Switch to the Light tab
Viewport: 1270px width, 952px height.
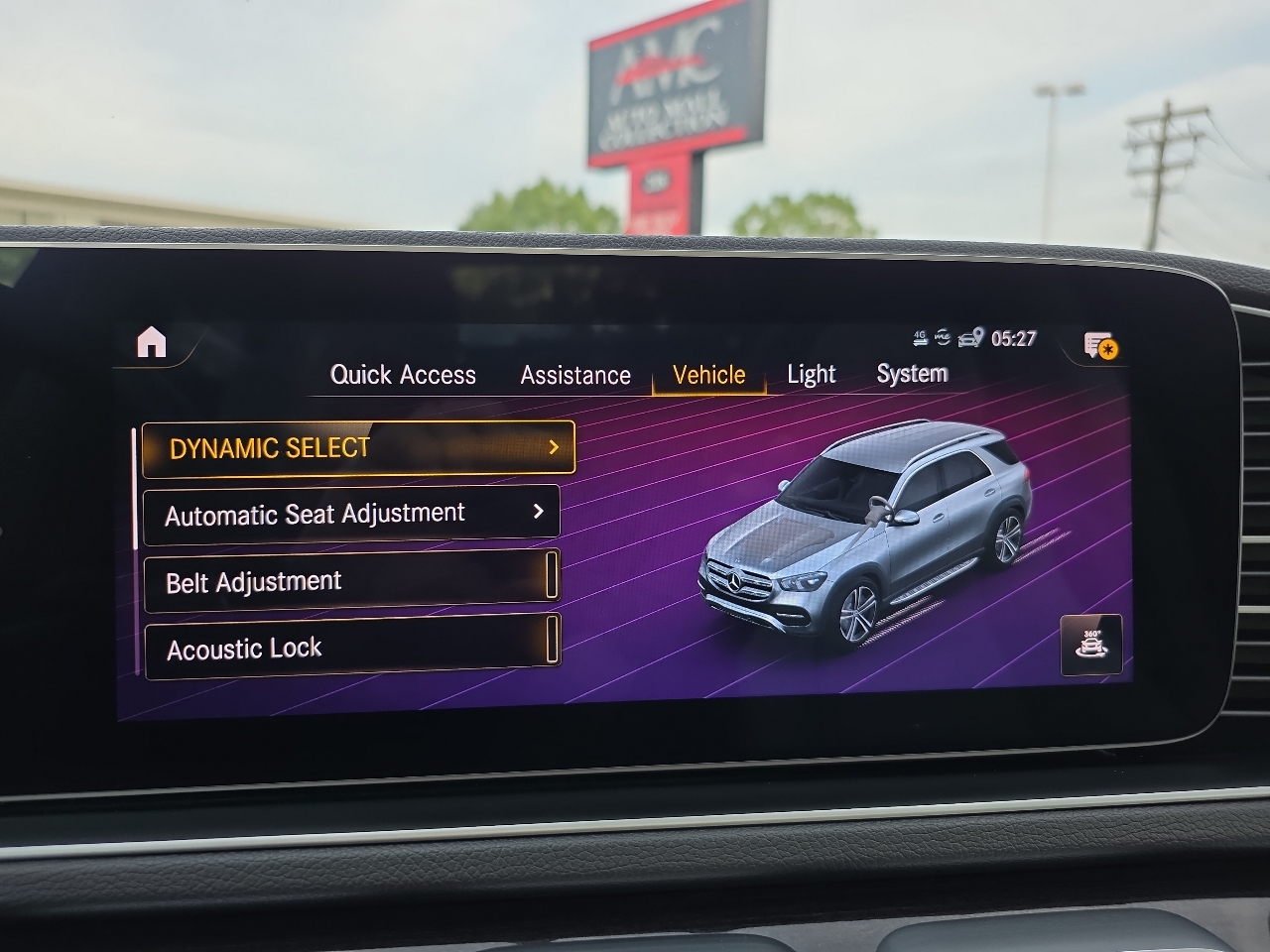click(811, 374)
